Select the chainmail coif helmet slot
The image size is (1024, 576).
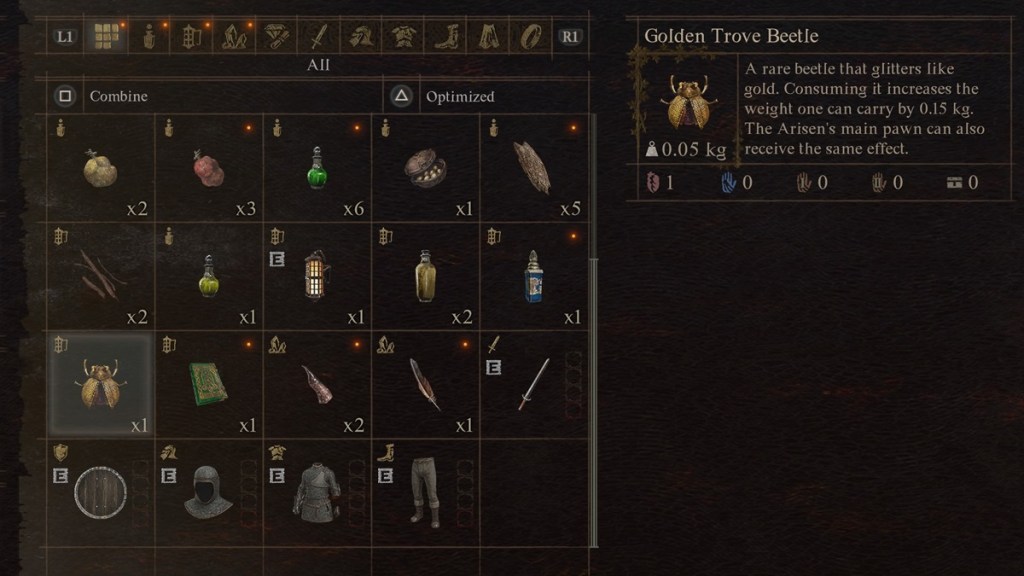click(x=209, y=492)
